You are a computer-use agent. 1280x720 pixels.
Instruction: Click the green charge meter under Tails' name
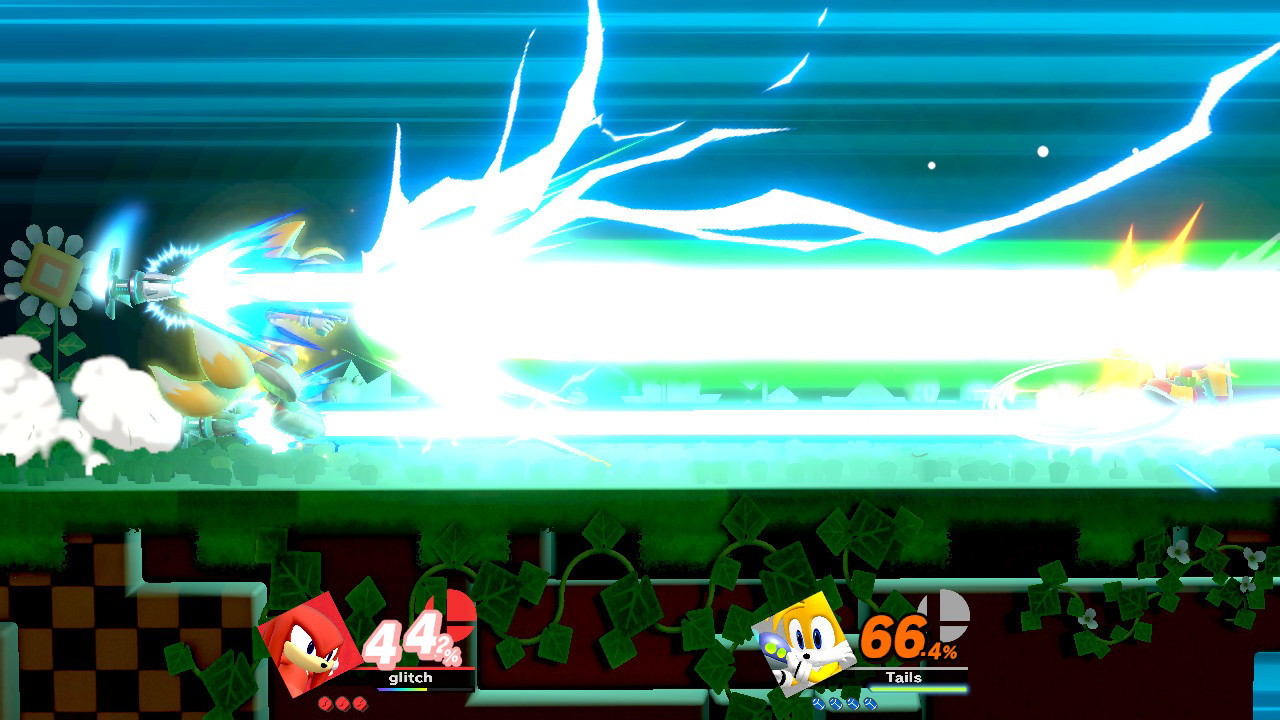pyautogui.click(x=919, y=688)
